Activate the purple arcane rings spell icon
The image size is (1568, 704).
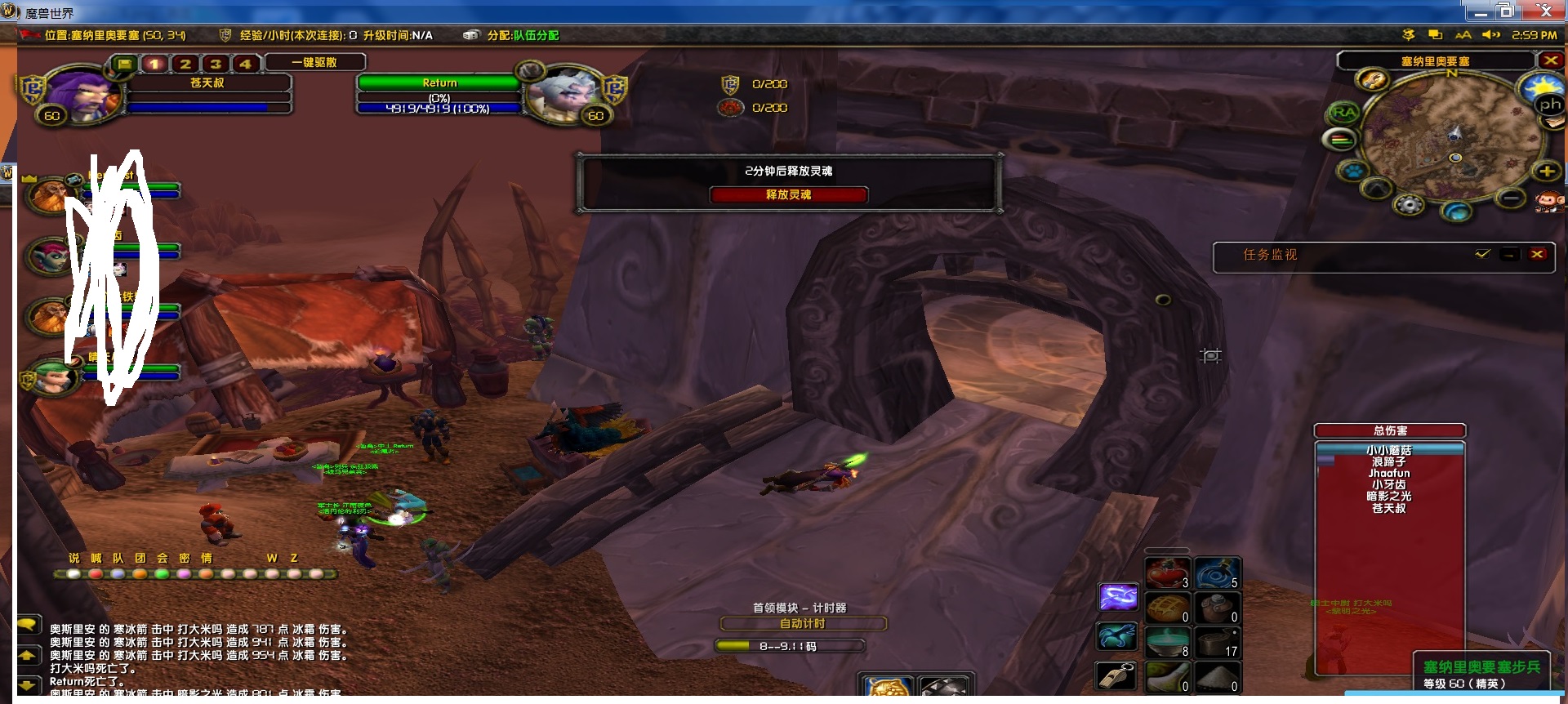coord(1117,597)
